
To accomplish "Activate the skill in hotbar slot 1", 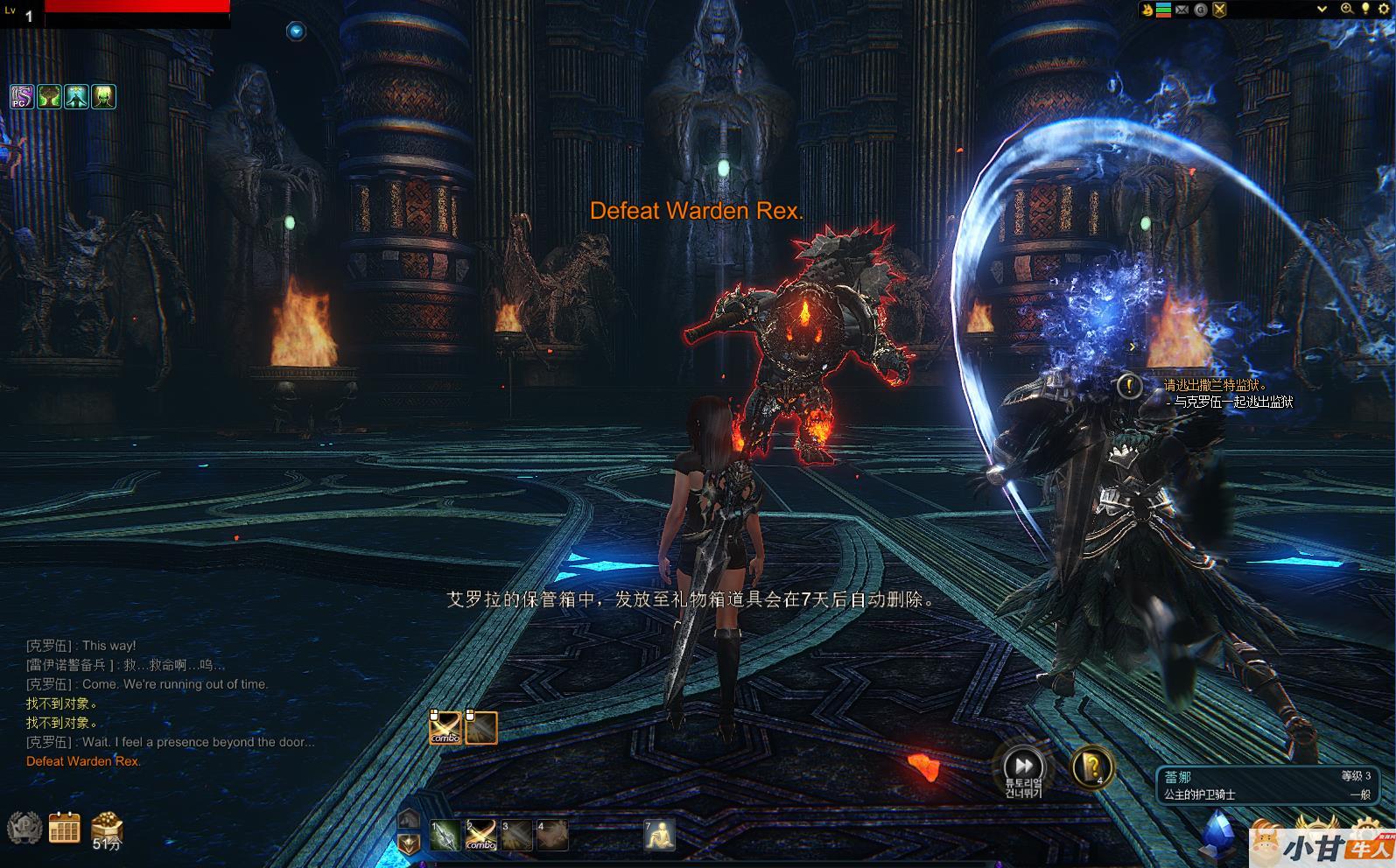I will coord(445,836).
